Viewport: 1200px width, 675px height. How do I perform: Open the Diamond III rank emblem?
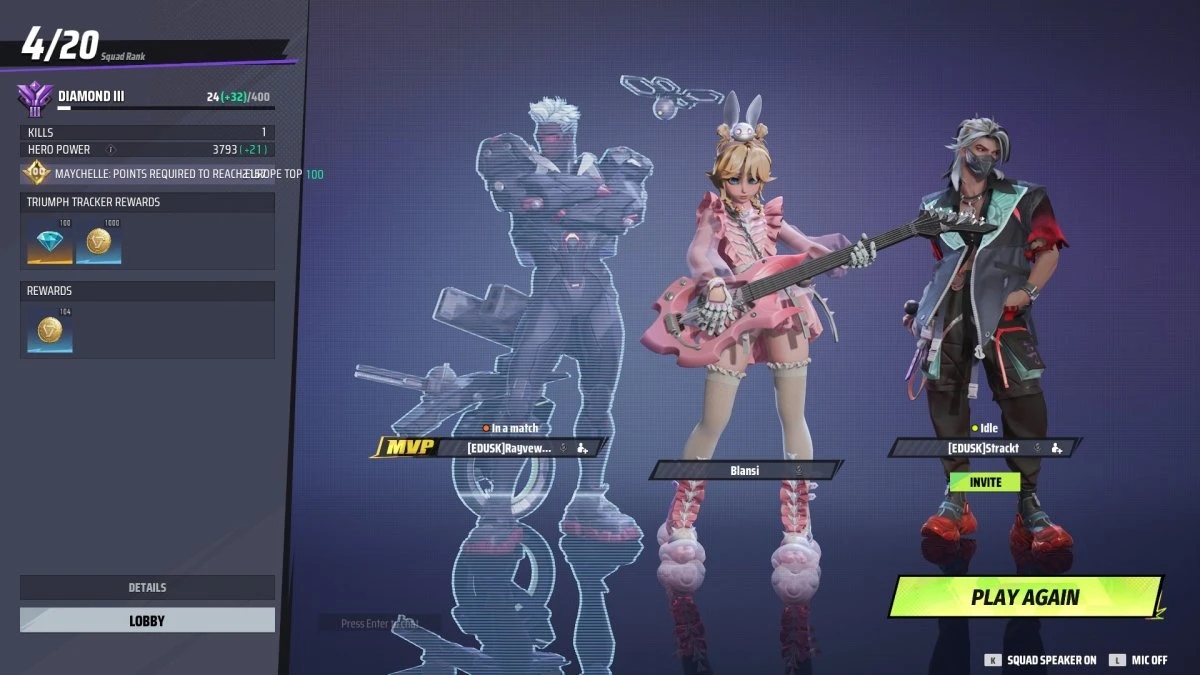(x=35, y=99)
